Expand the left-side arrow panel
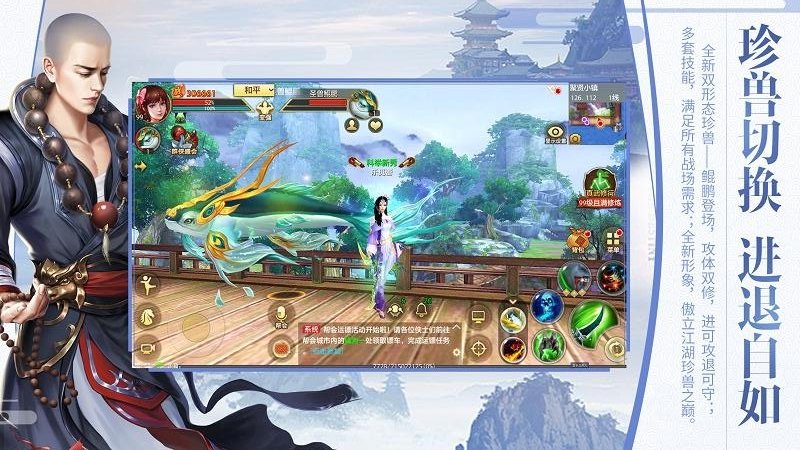Screen dimensions: 800x450 [x=141, y=167]
